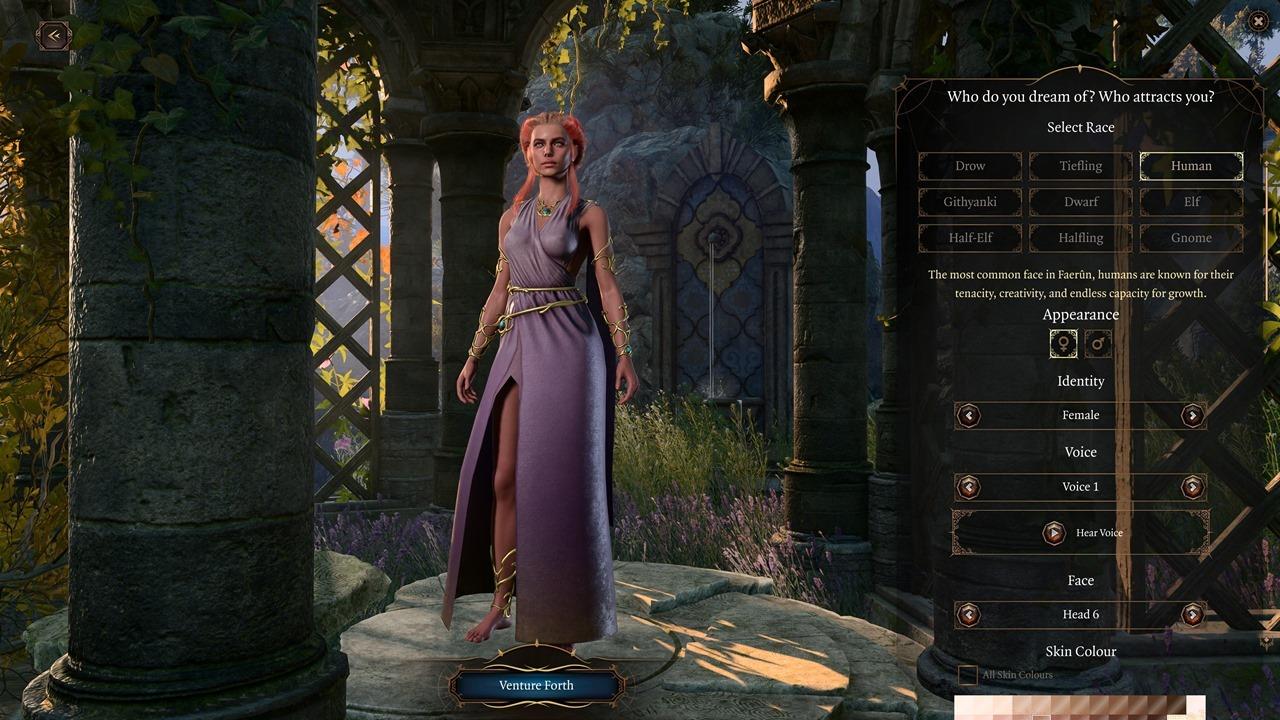Select the Male appearance symbol icon
This screenshot has height=720, width=1280.
pyautogui.click(x=1097, y=343)
